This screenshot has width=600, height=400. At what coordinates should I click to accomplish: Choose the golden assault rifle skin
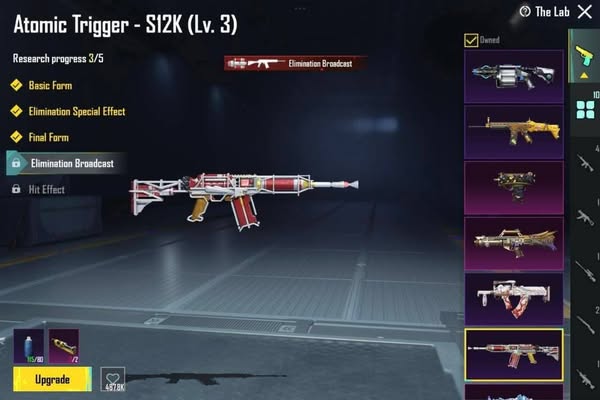coord(513,131)
